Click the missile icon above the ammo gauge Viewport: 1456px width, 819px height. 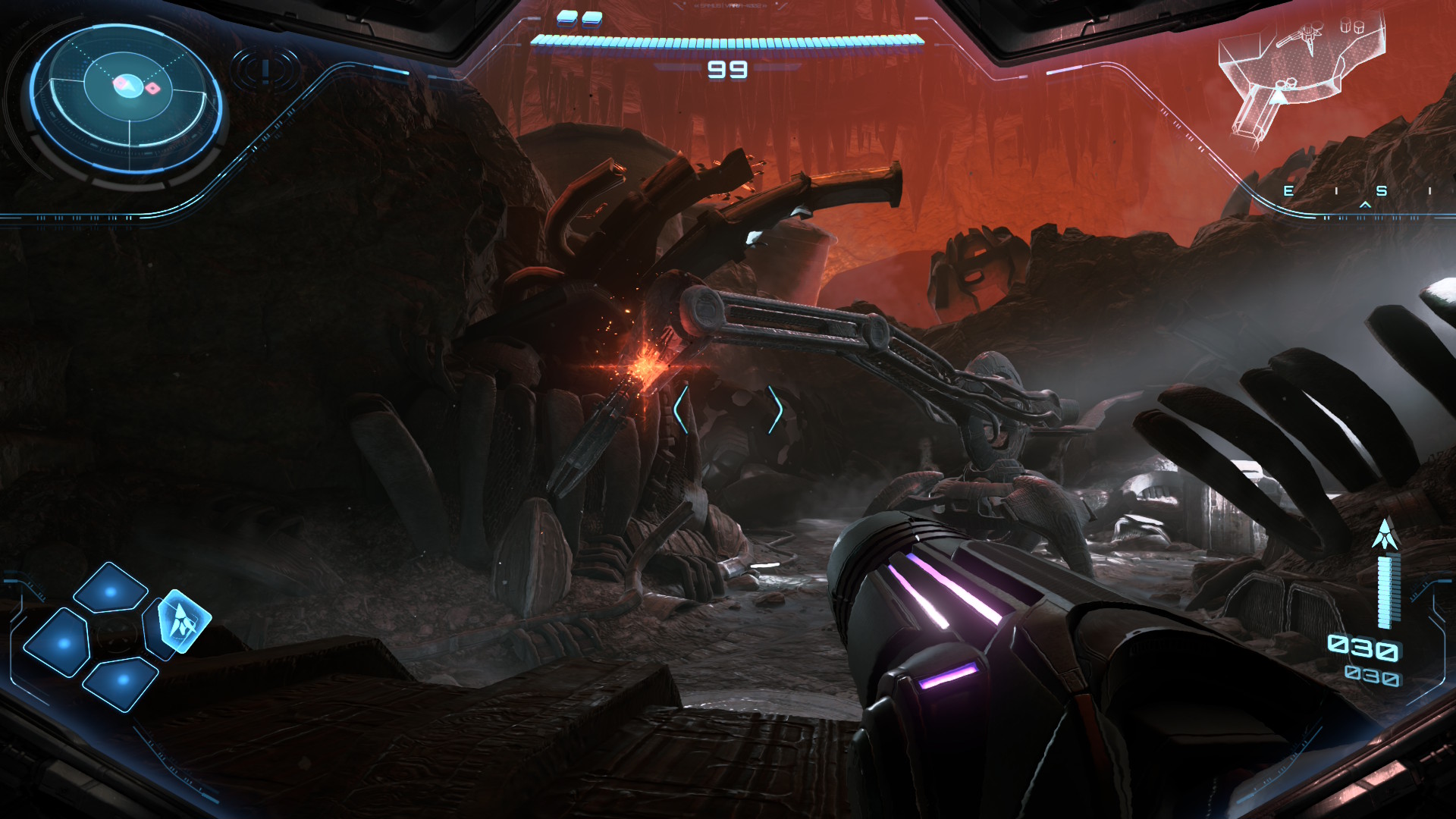coord(1385,535)
